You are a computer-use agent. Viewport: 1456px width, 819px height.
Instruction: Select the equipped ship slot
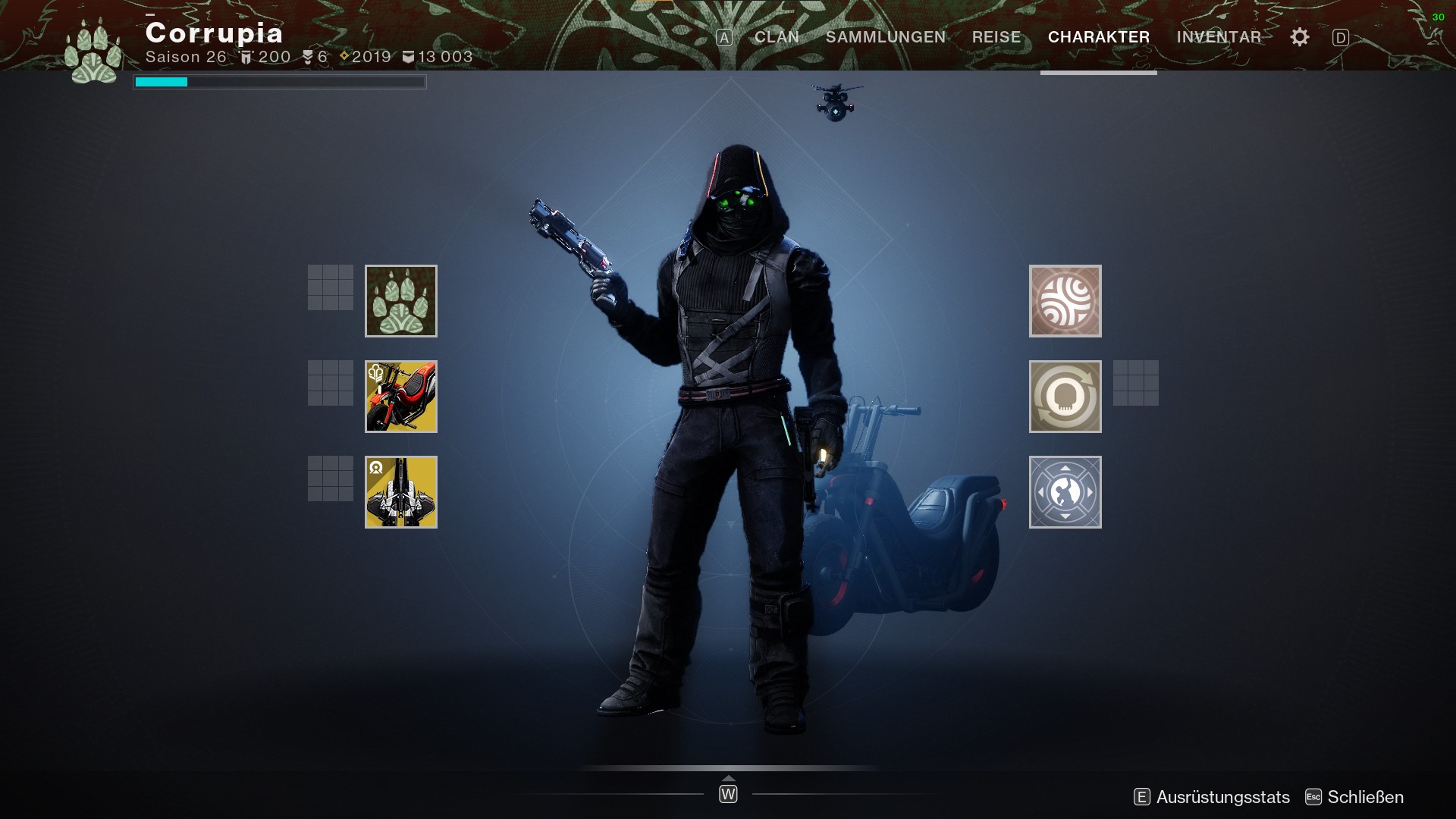click(x=401, y=492)
